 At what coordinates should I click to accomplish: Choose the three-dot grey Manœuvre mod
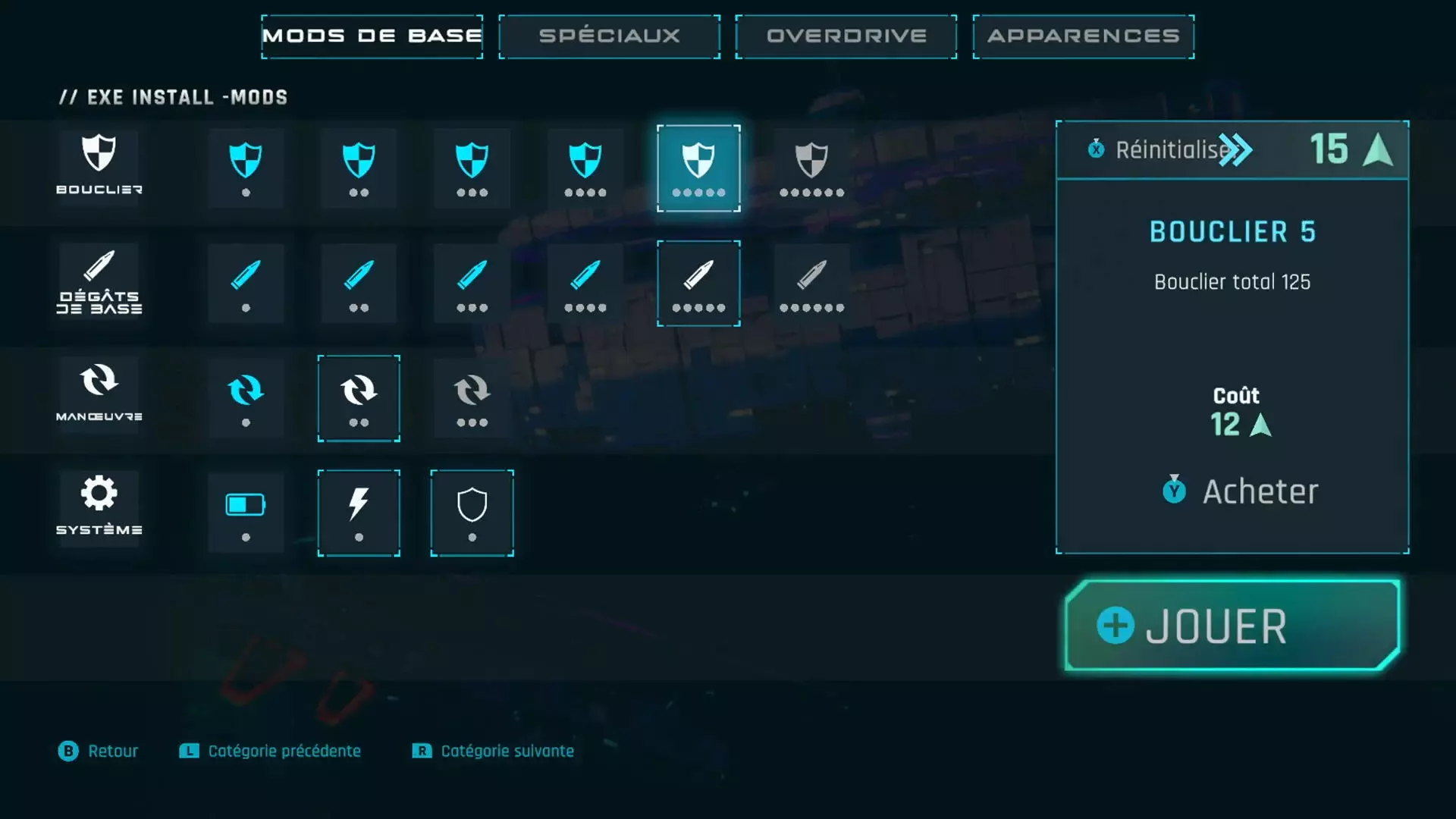point(472,398)
